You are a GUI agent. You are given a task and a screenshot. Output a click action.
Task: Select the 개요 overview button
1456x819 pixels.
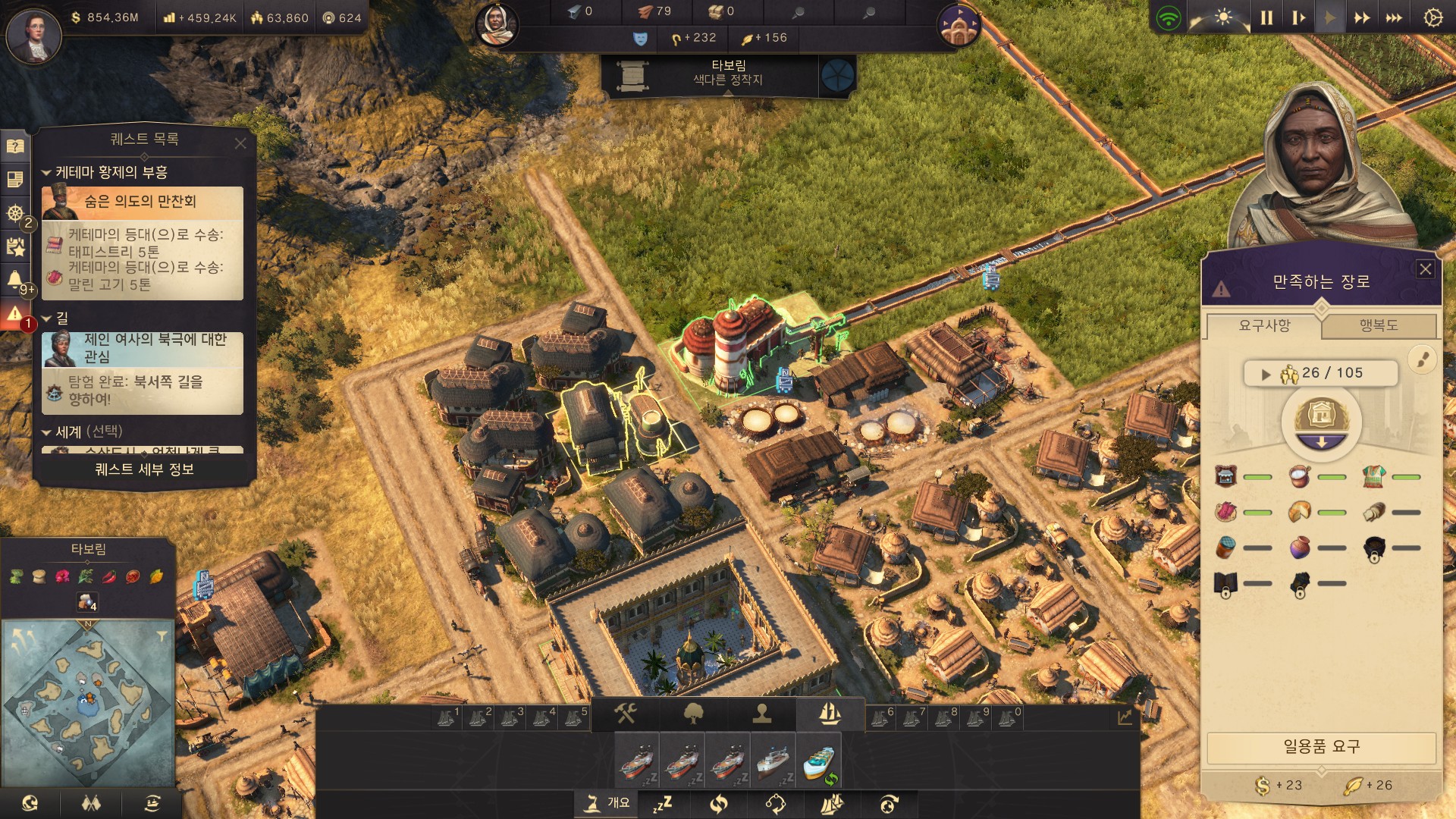click(x=608, y=803)
